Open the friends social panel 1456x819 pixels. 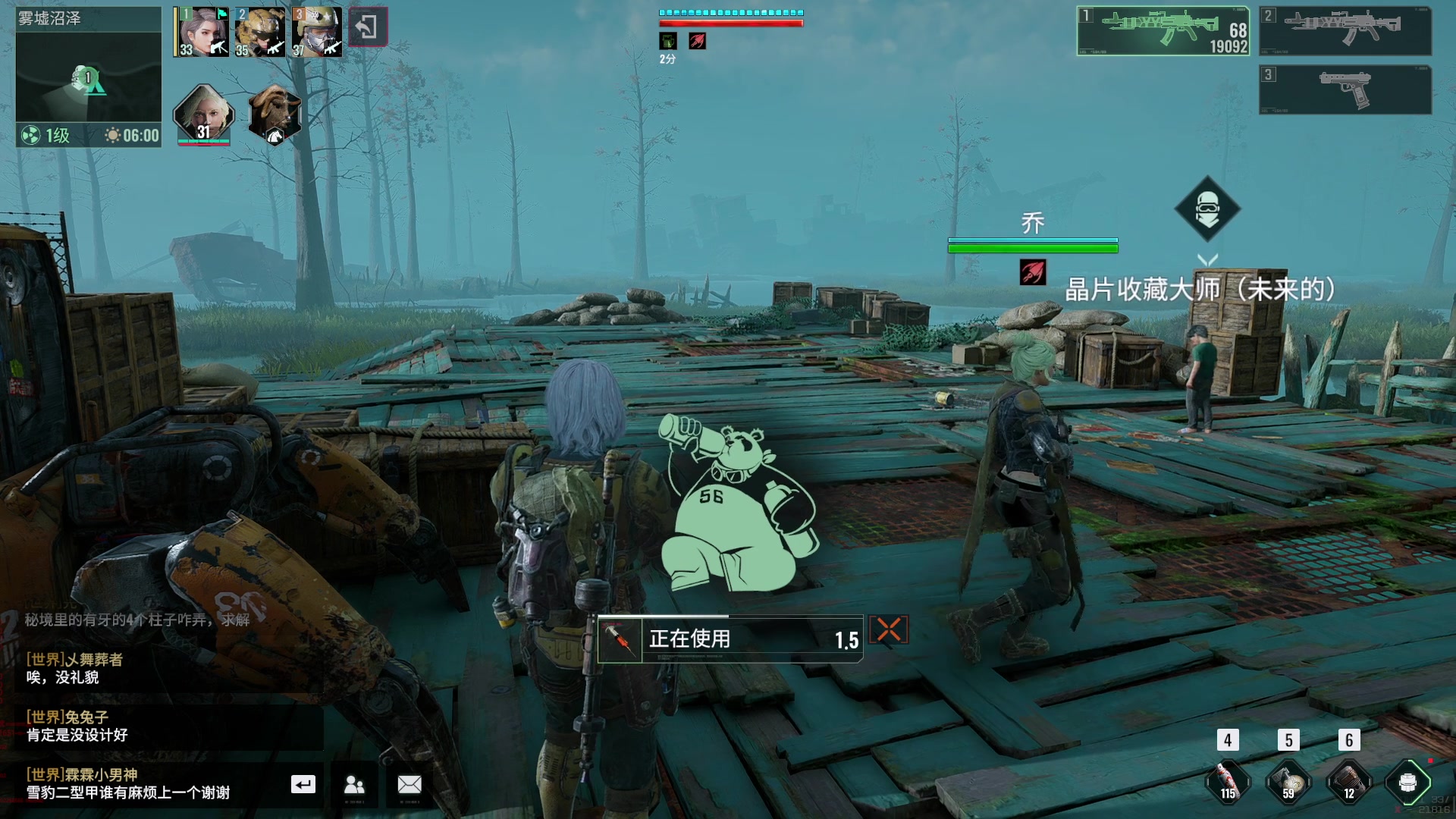click(x=354, y=784)
